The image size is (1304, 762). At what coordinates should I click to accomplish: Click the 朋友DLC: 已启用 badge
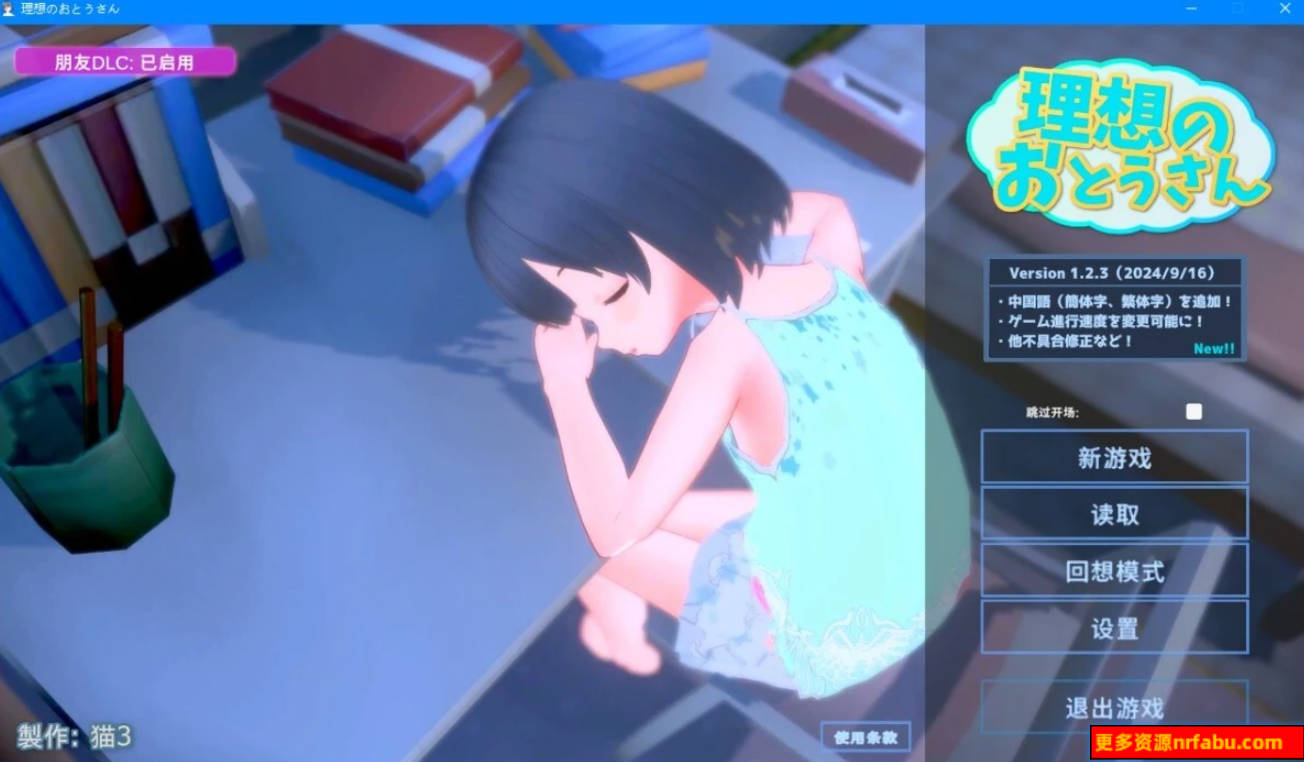[123, 61]
